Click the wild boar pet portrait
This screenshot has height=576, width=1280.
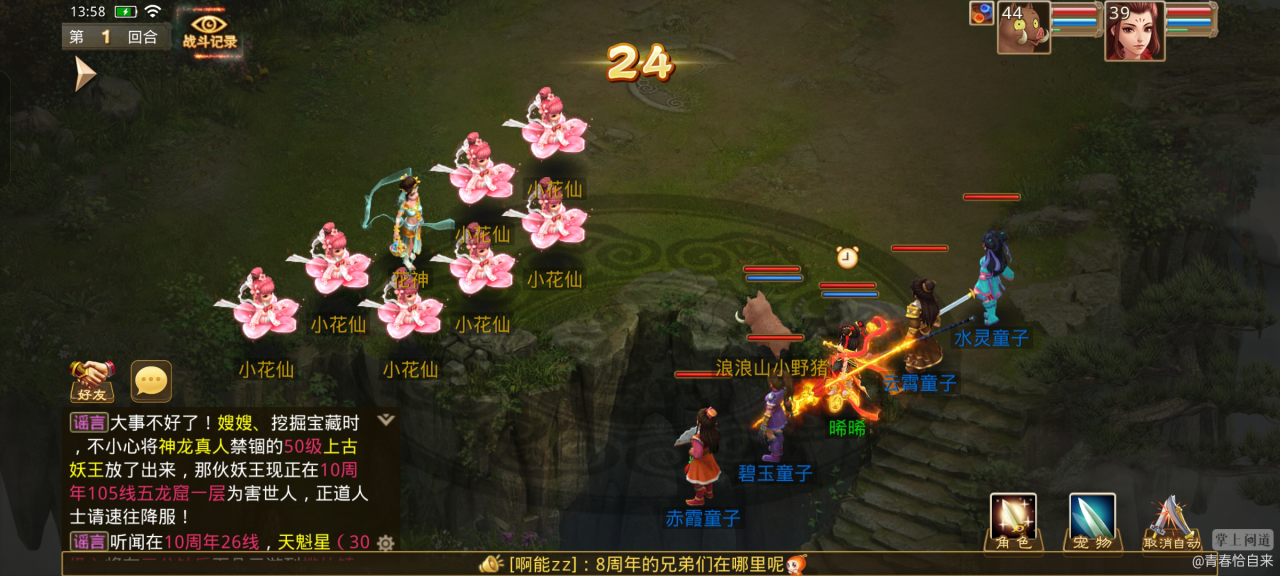[x=1024, y=28]
